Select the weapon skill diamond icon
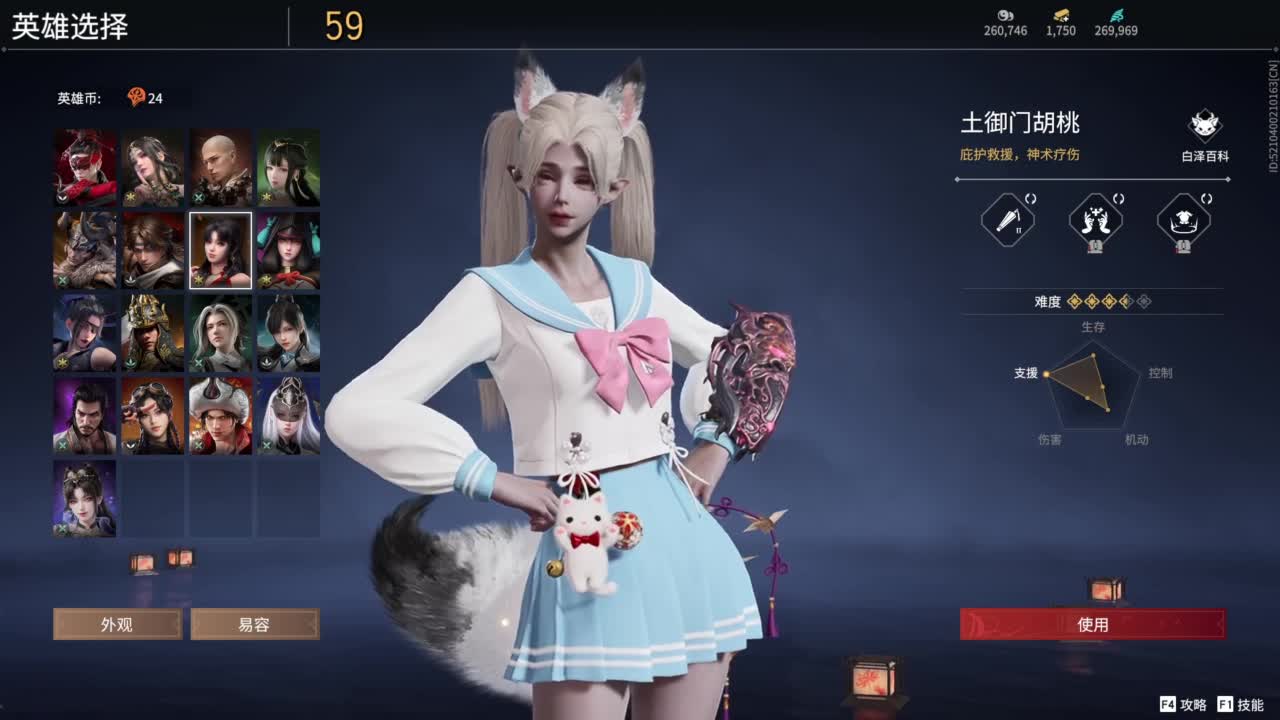The height and width of the screenshot is (720, 1280). [x=1008, y=219]
